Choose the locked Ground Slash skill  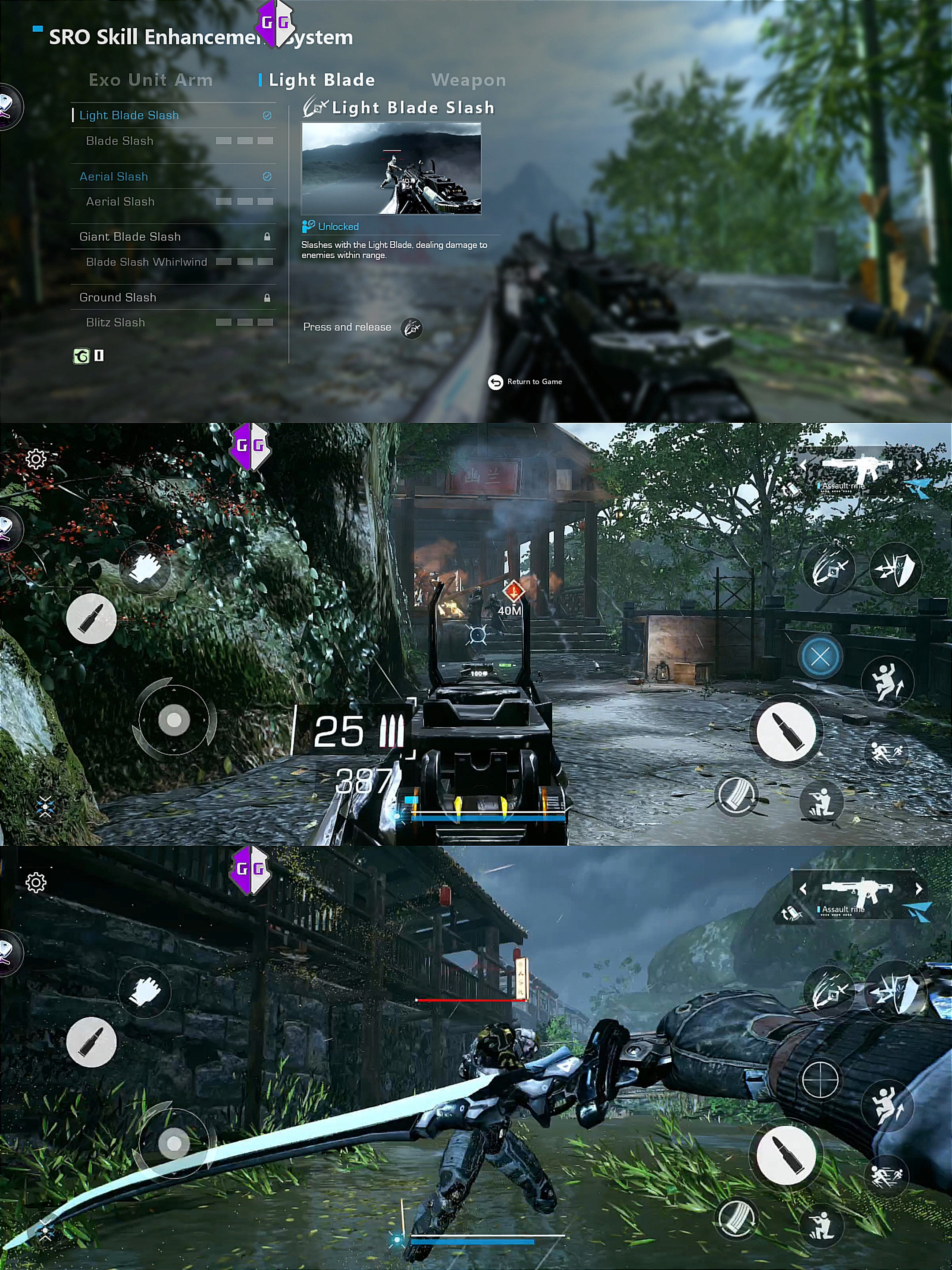point(118,297)
